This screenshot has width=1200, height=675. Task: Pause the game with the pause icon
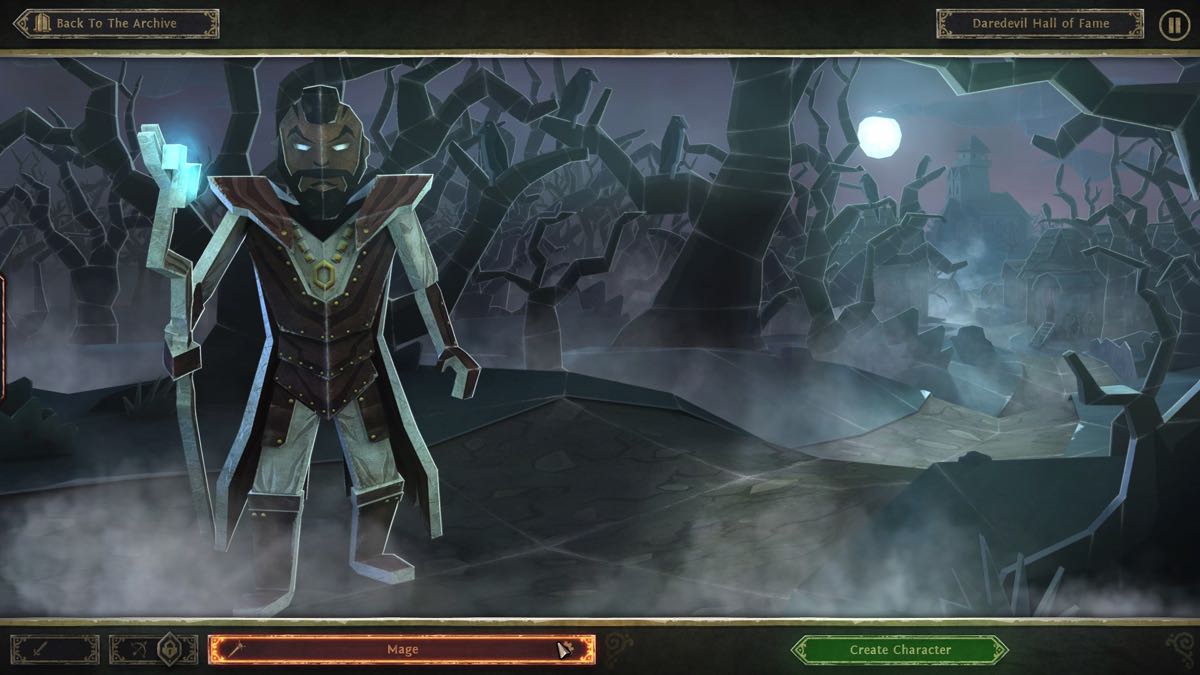tap(1174, 24)
